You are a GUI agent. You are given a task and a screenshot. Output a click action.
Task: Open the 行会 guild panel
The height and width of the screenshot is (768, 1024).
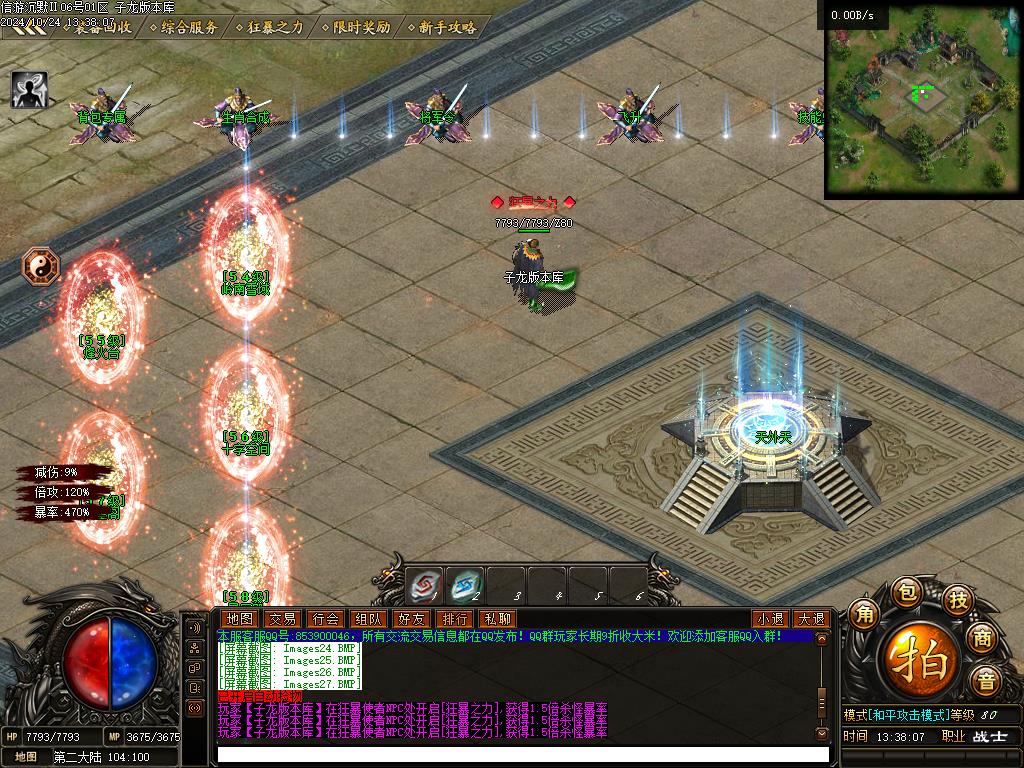pos(325,619)
